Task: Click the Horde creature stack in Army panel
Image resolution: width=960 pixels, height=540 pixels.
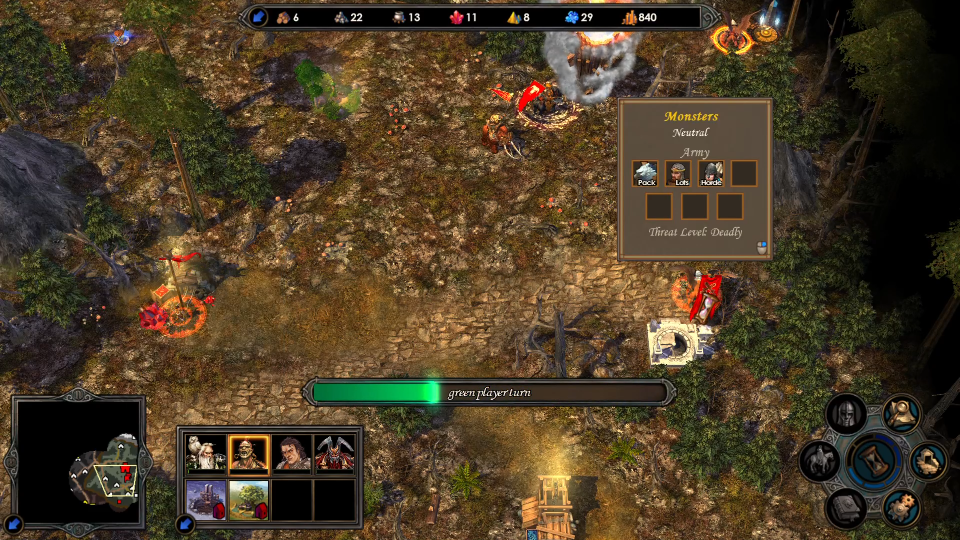Action: [x=711, y=173]
